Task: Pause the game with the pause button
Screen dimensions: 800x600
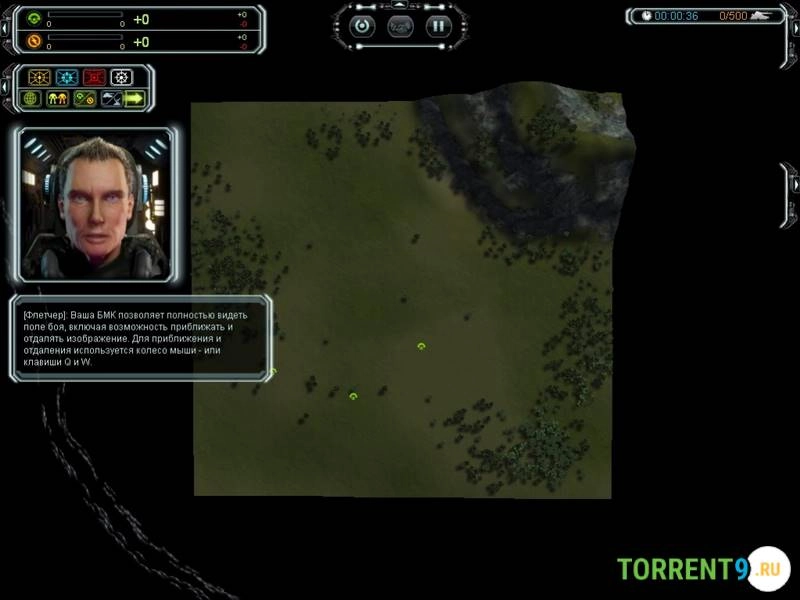Action: click(438, 26)
